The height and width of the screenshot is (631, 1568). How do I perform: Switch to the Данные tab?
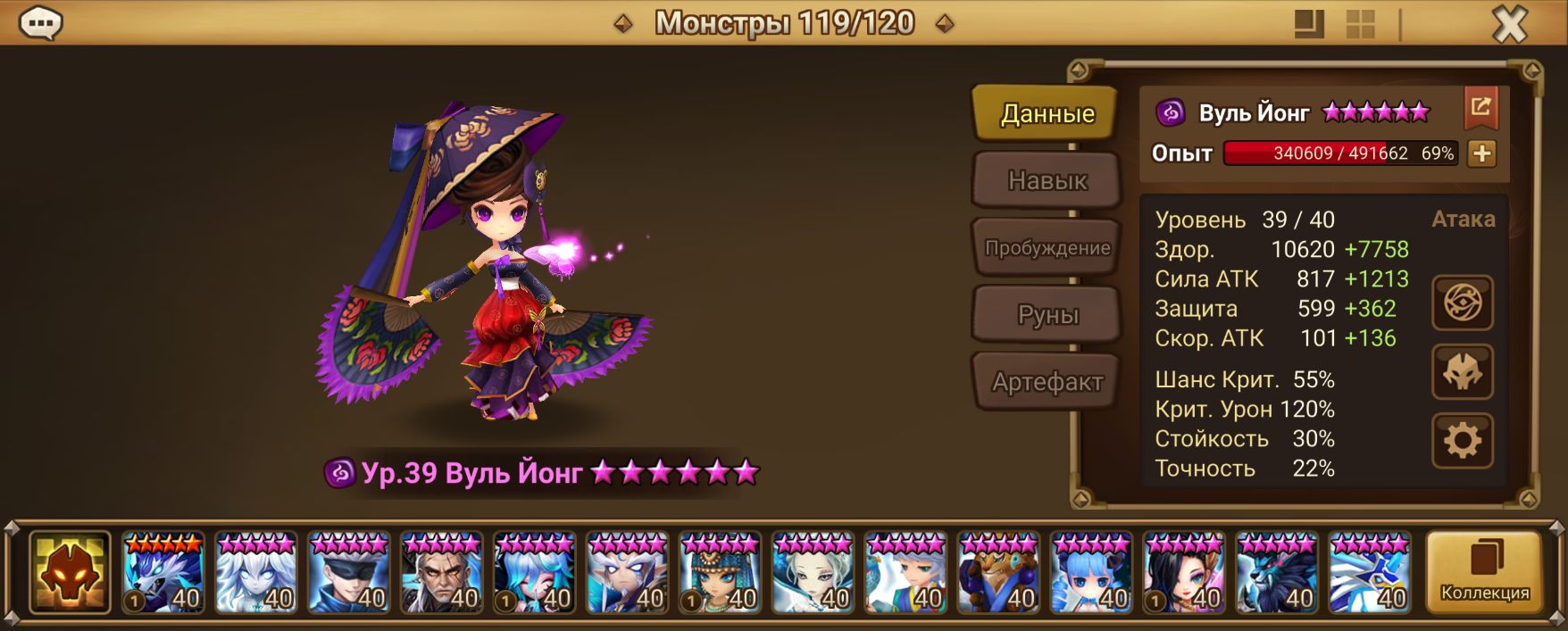click(x=1047, y=113)
